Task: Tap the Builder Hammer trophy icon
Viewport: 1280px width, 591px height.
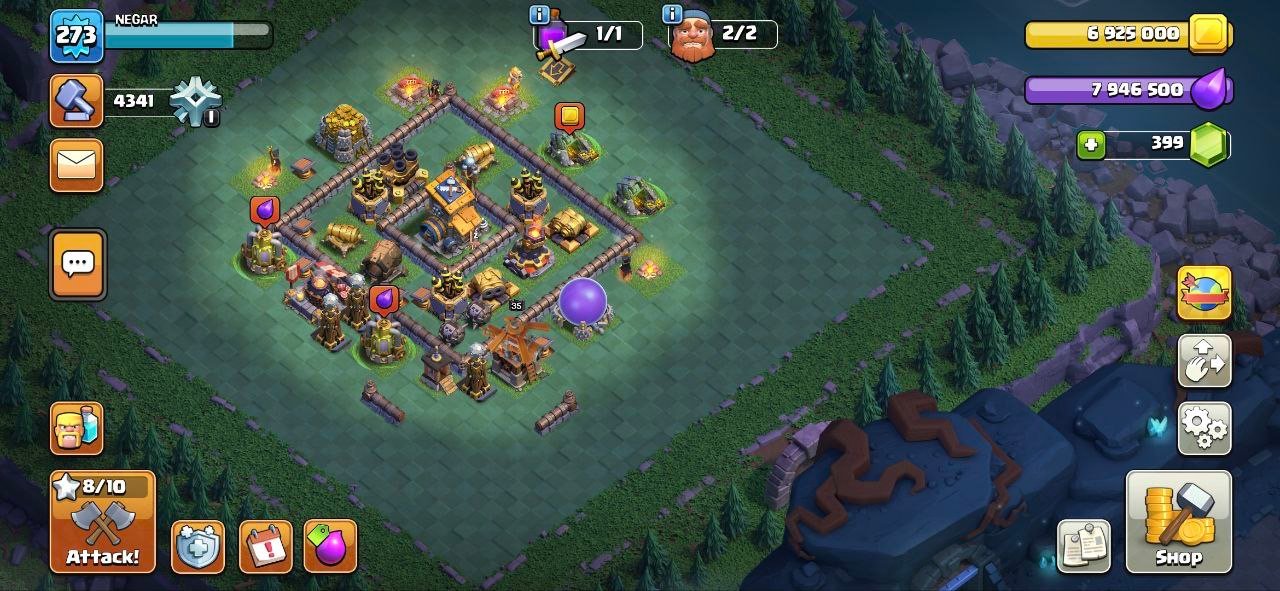Action: [x=77, y=101]
